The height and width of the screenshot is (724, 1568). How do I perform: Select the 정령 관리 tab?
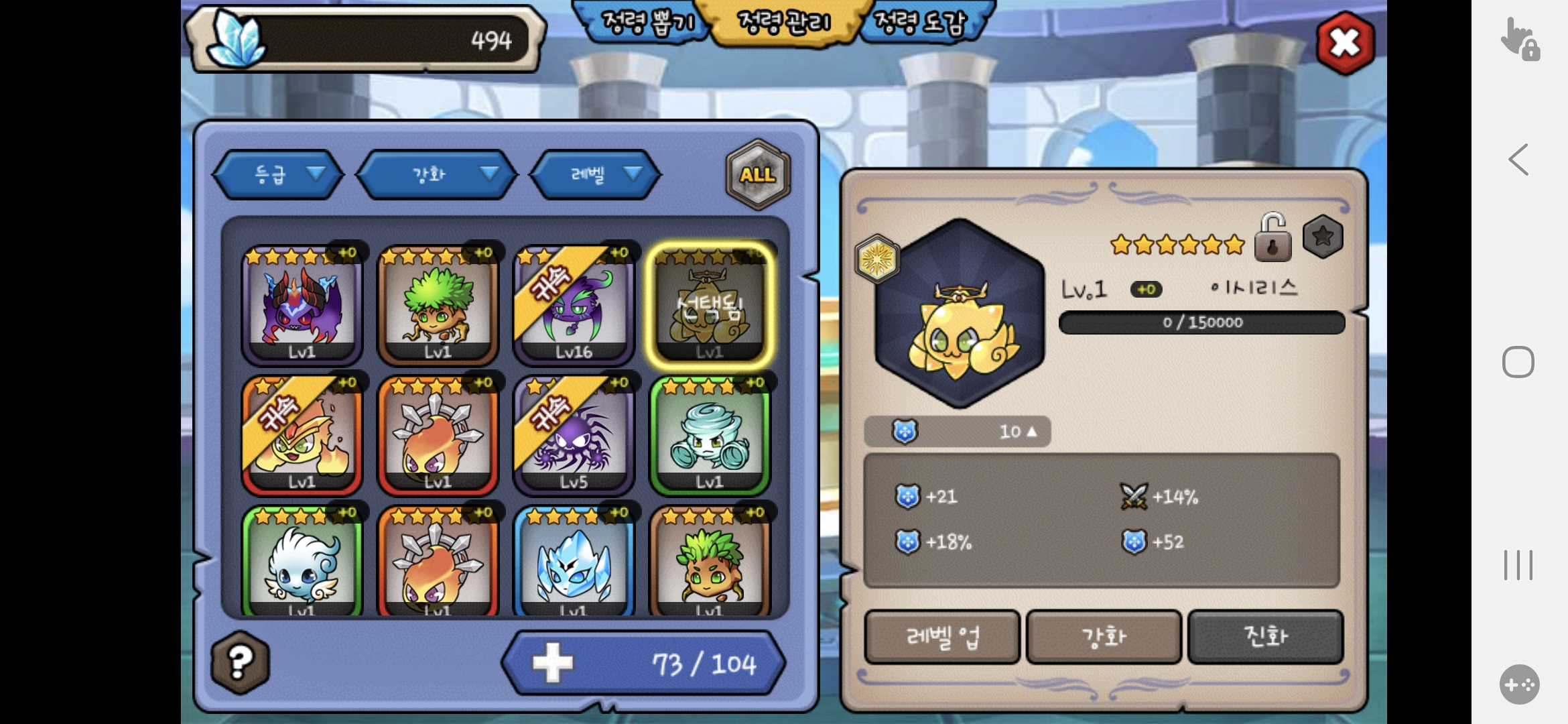[783, 23]
